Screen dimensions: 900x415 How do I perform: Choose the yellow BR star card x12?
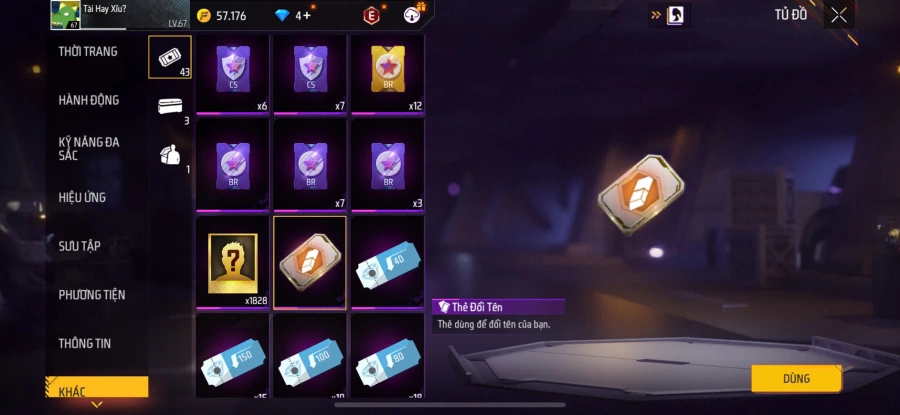pyautogui.click(x=387, y=73)
